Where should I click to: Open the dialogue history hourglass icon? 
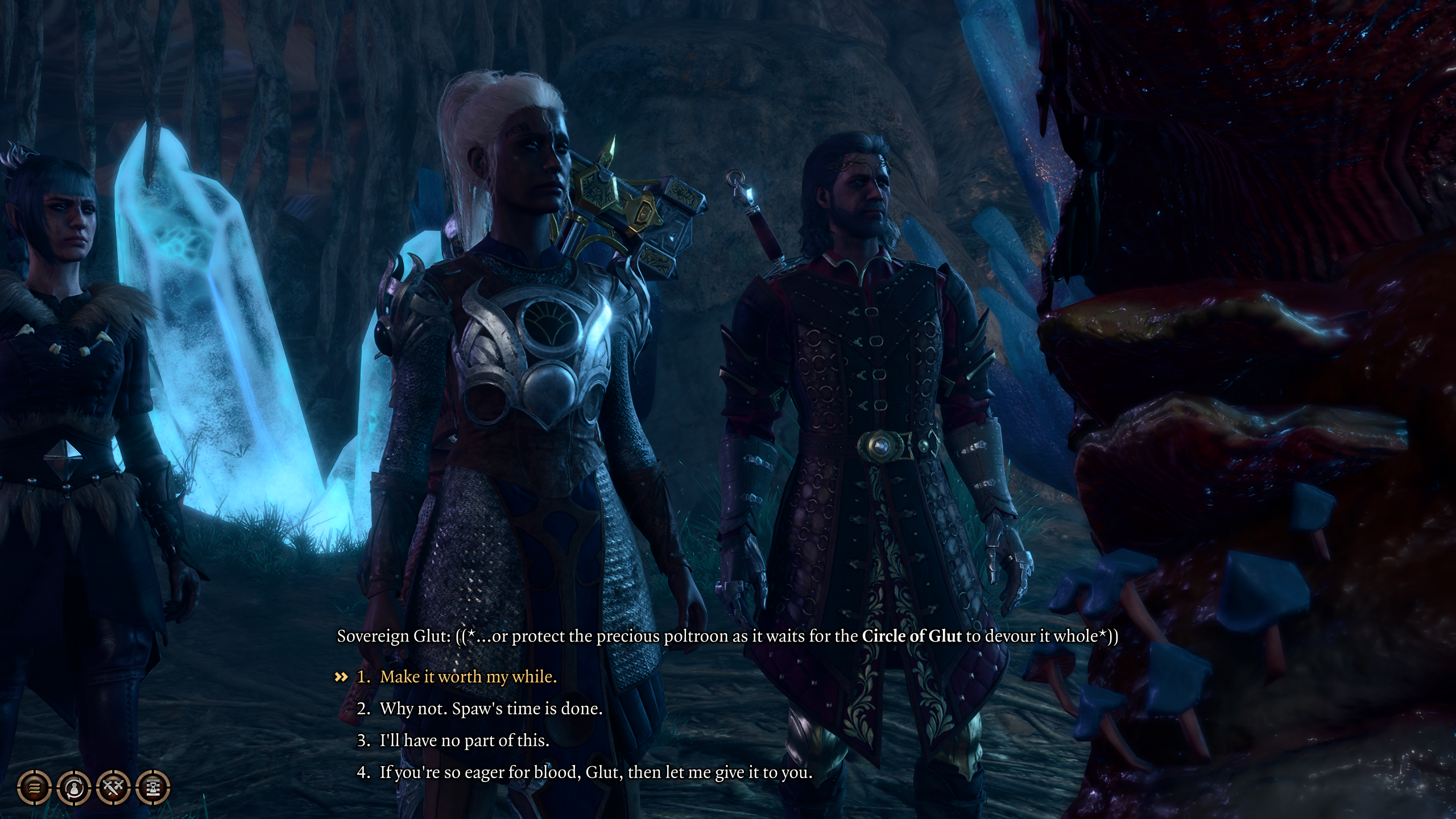point(154,788)
